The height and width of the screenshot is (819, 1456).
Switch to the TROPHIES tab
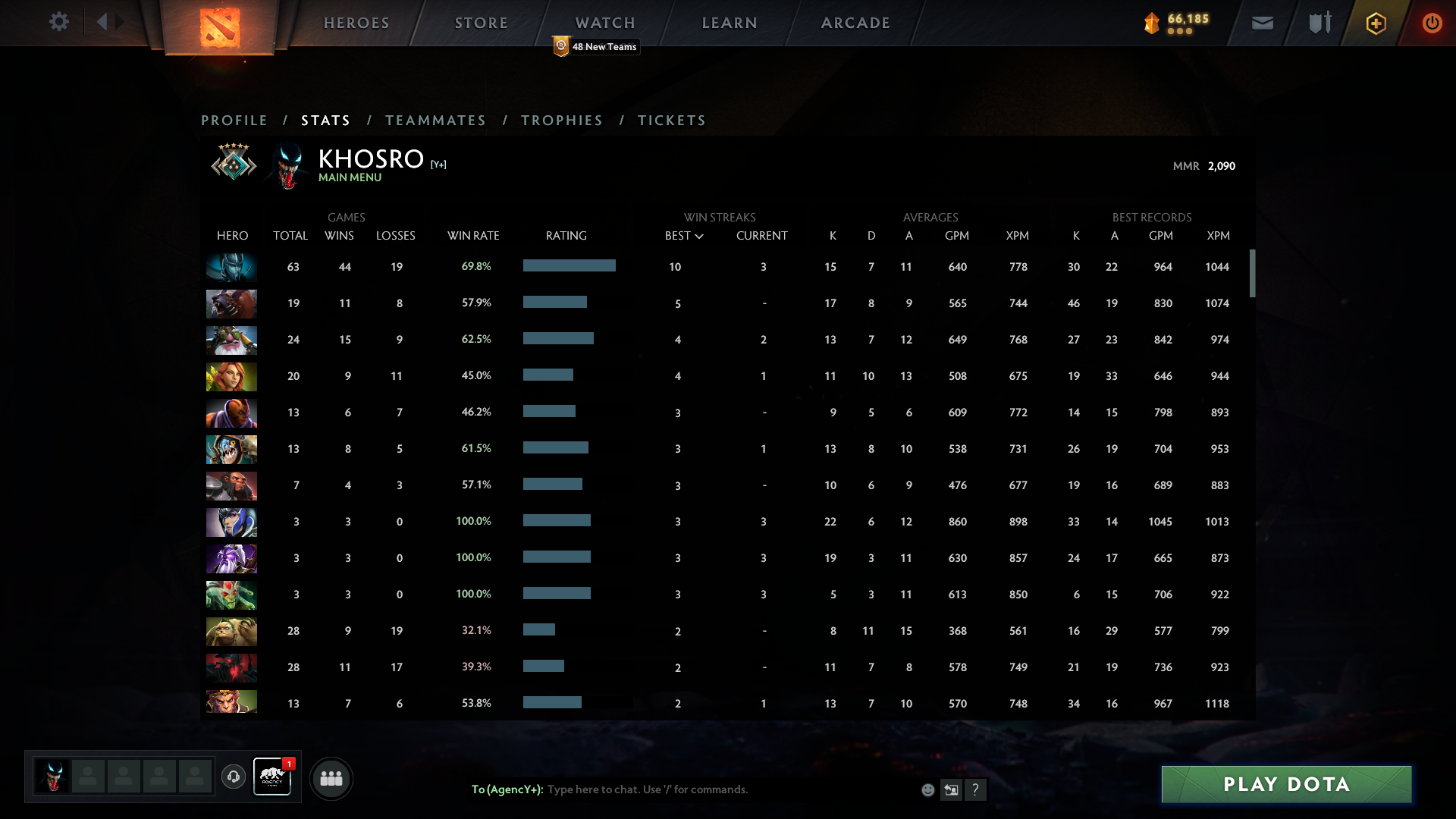tap(561, 120)
